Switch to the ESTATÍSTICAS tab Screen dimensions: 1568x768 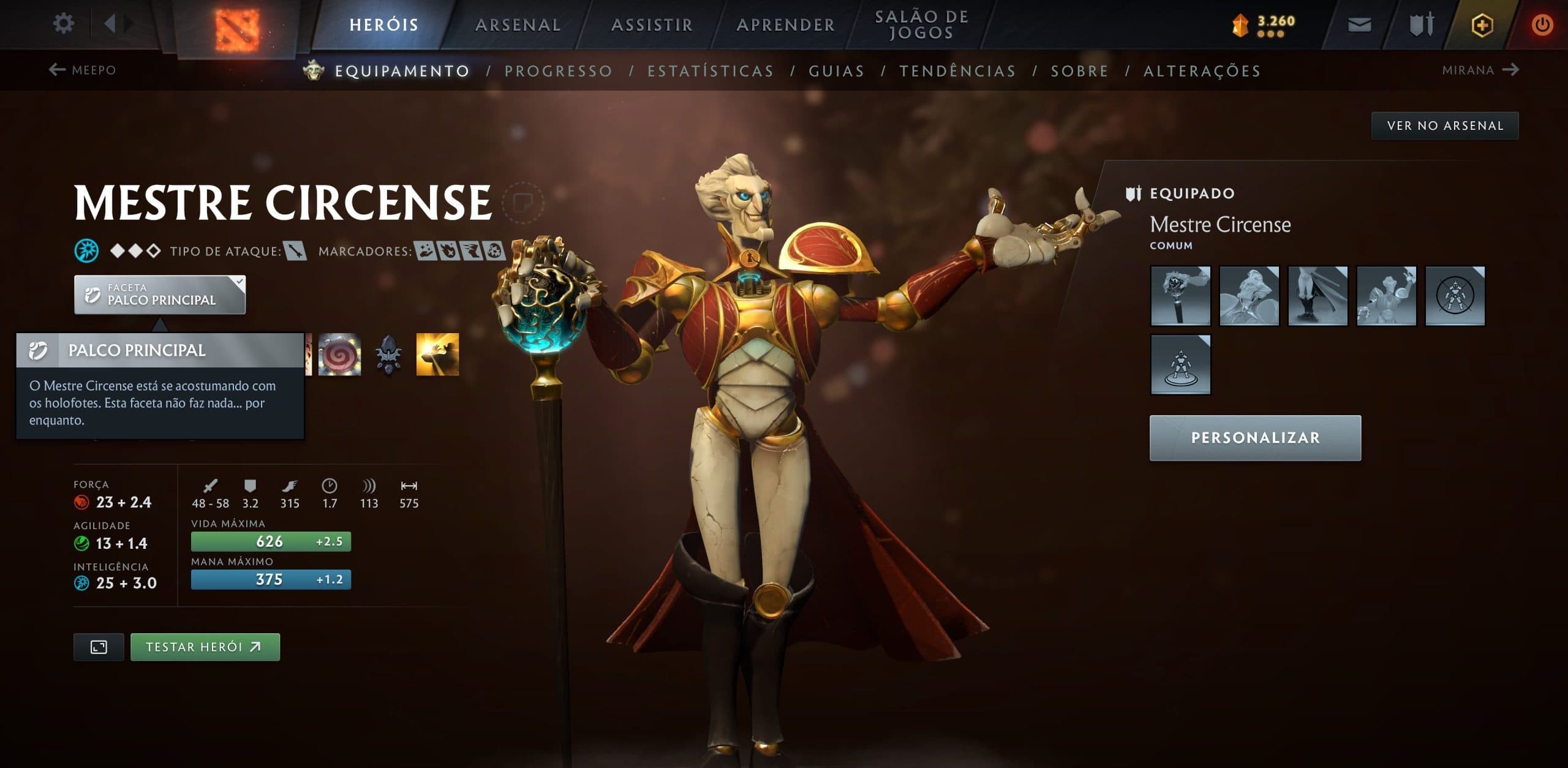[710, 70]
